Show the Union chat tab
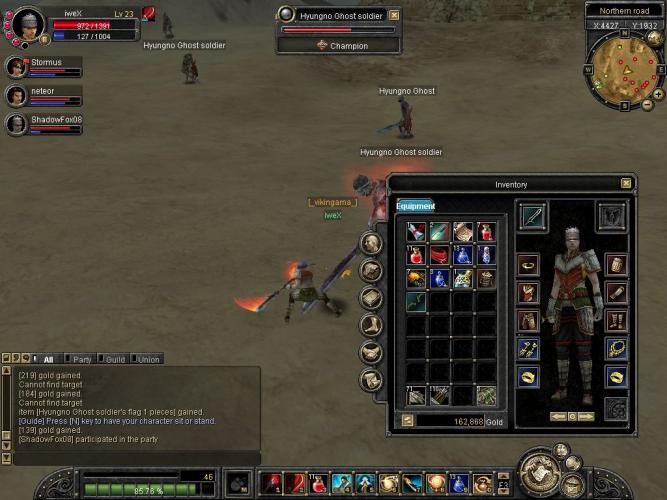The height and width of the screenshot is (500, 667). (x=148, y=359)
